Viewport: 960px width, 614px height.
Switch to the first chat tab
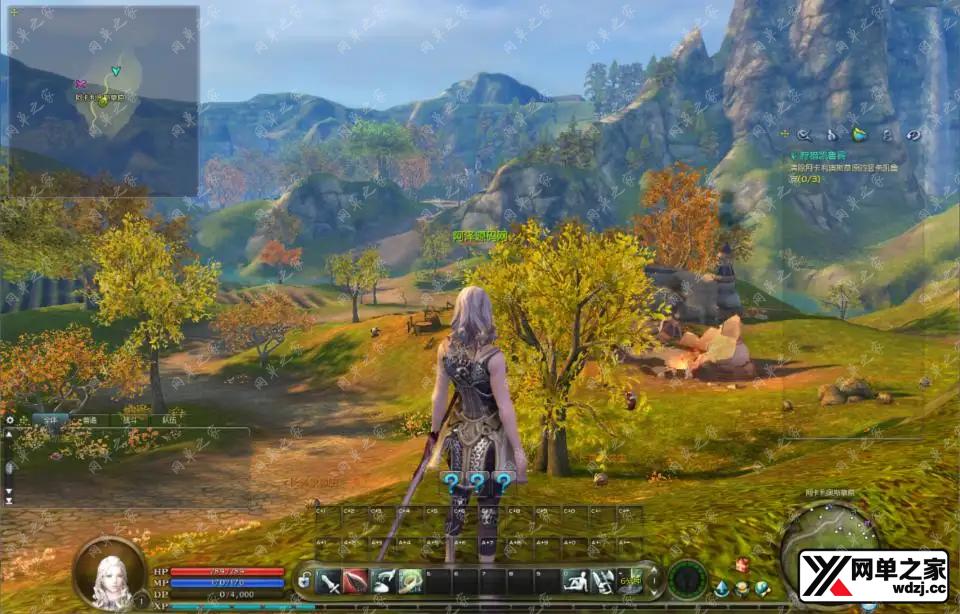[x=49, y=421]
